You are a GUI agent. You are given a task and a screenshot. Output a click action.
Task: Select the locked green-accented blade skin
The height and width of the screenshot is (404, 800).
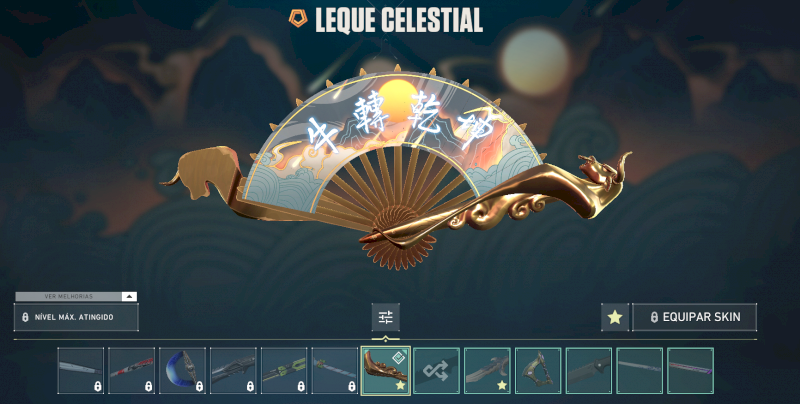click(x=284, y=370)
